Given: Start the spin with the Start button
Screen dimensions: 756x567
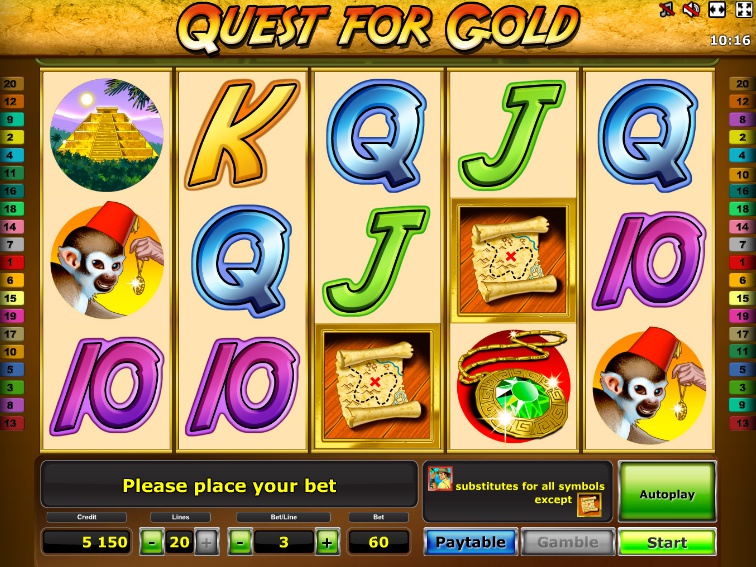Looking at the screenshot, I should [667, 542].
